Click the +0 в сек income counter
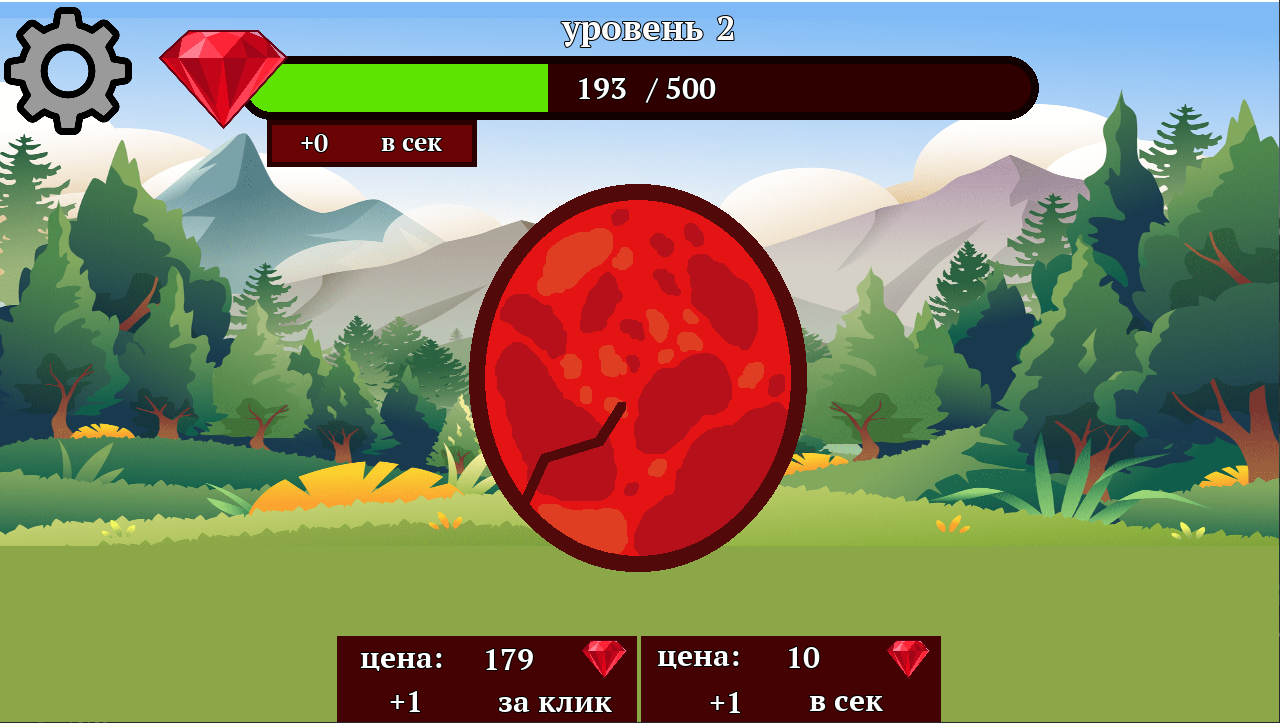Viewport: 1280px width, 723px height. [370, 143]
